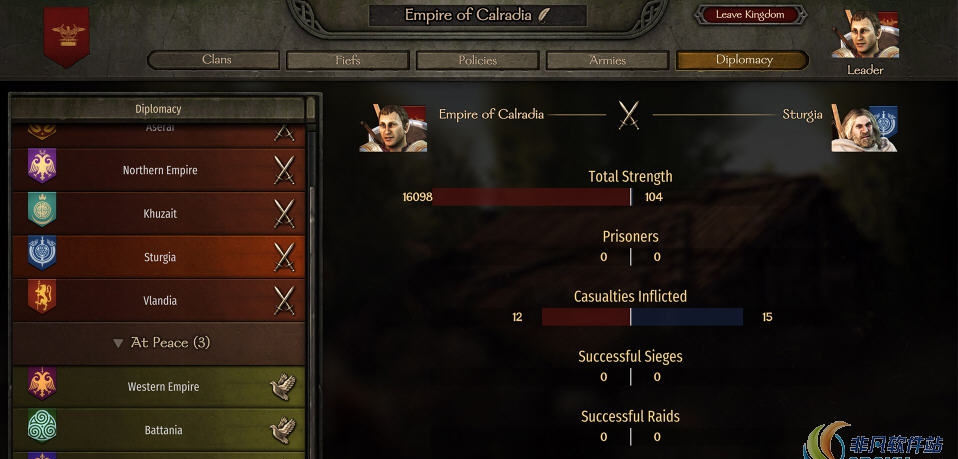The height and width of the screenshot is (459, 958).
Task: Open the Fiefs tab
Action: pos(347,60)
